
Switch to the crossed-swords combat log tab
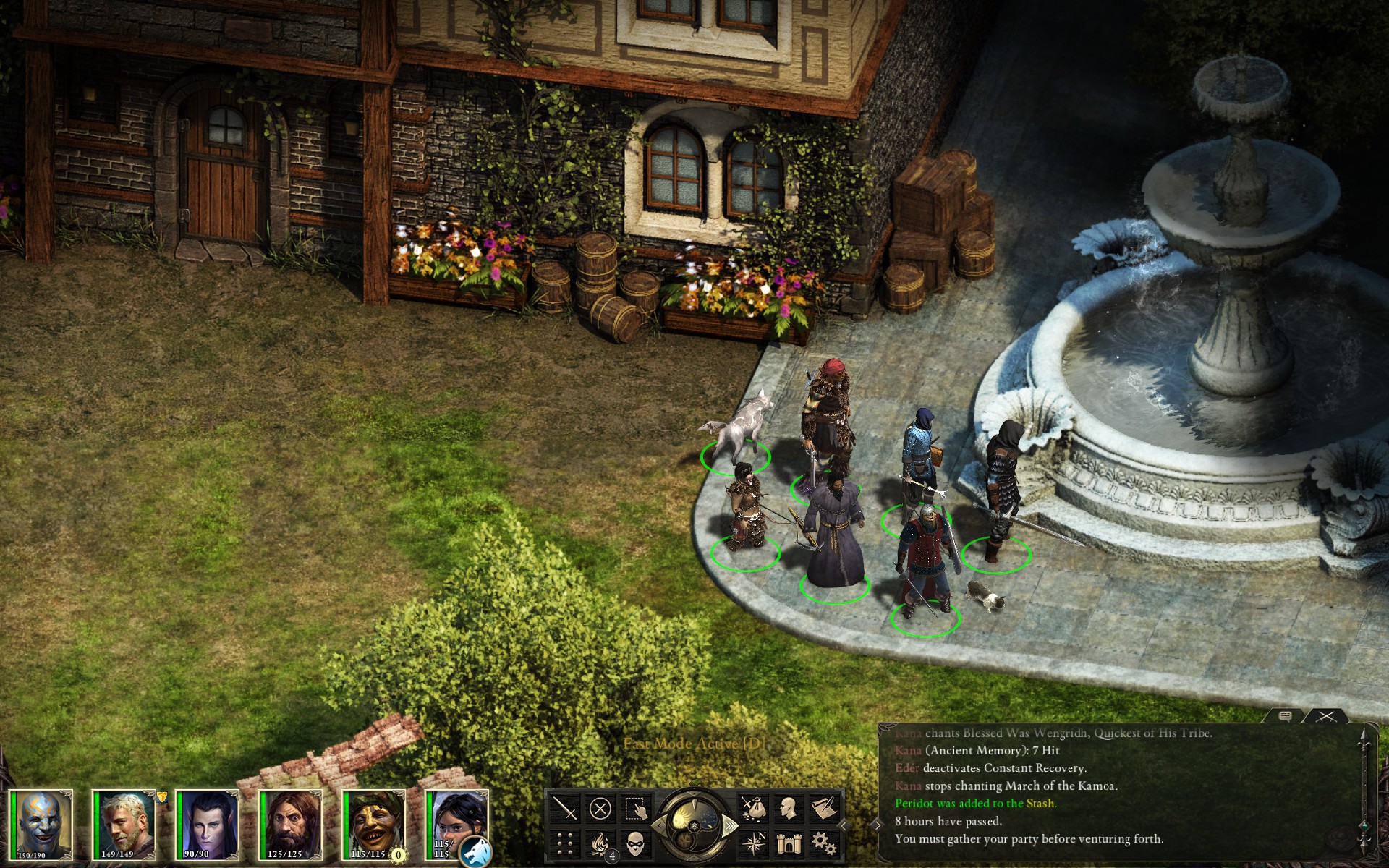coord(1325,716)
